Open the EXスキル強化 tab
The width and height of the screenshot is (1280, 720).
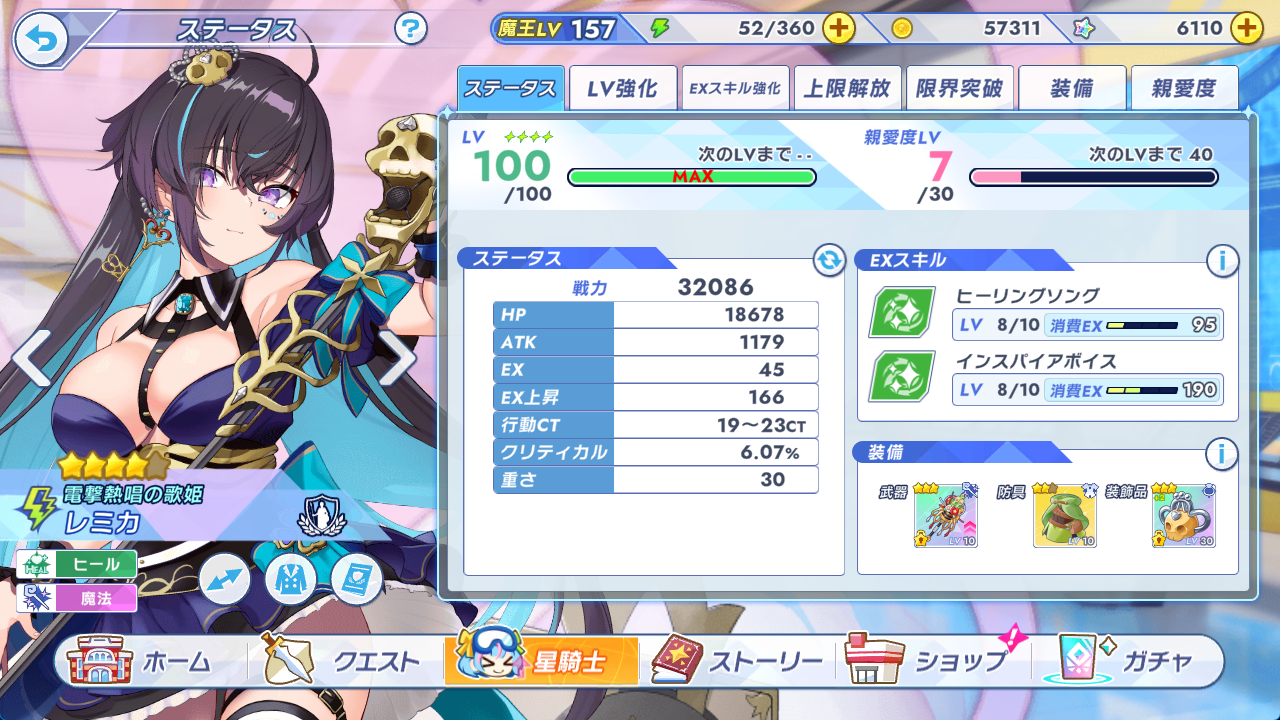(x=735, y=89)
